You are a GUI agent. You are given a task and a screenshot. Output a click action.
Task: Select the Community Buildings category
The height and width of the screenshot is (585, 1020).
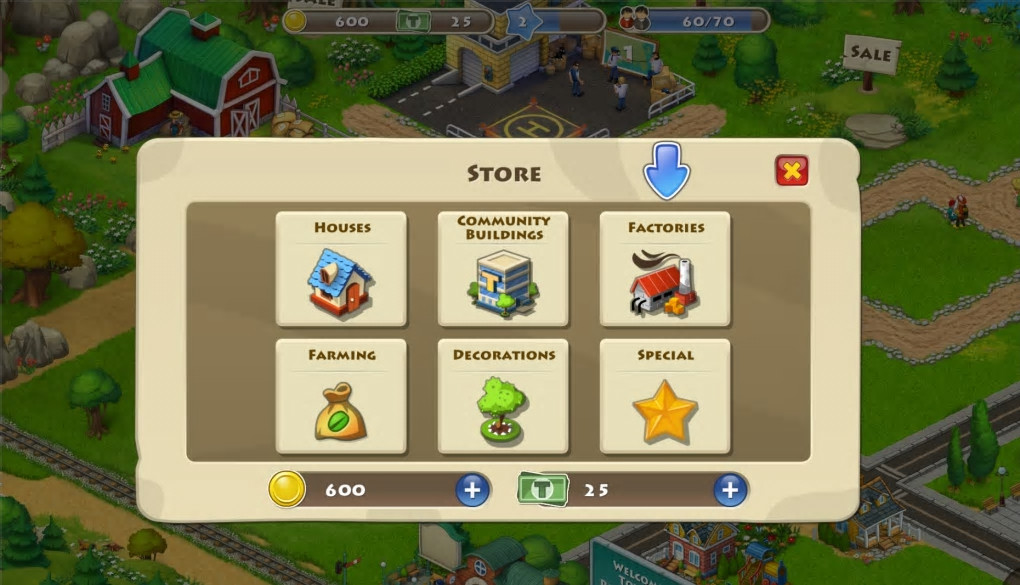[x=503, y=269]
